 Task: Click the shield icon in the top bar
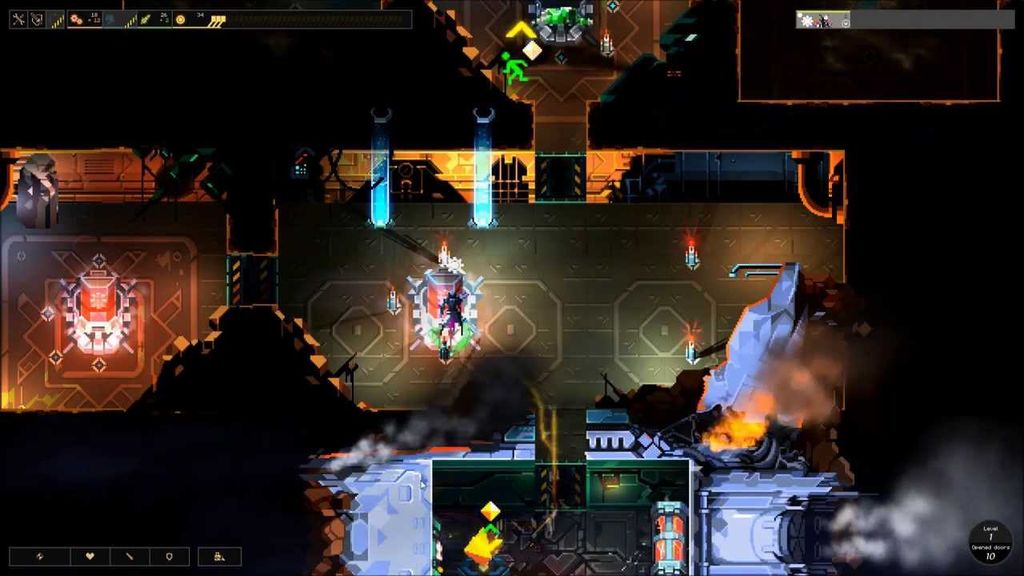(x=38, y=19)
